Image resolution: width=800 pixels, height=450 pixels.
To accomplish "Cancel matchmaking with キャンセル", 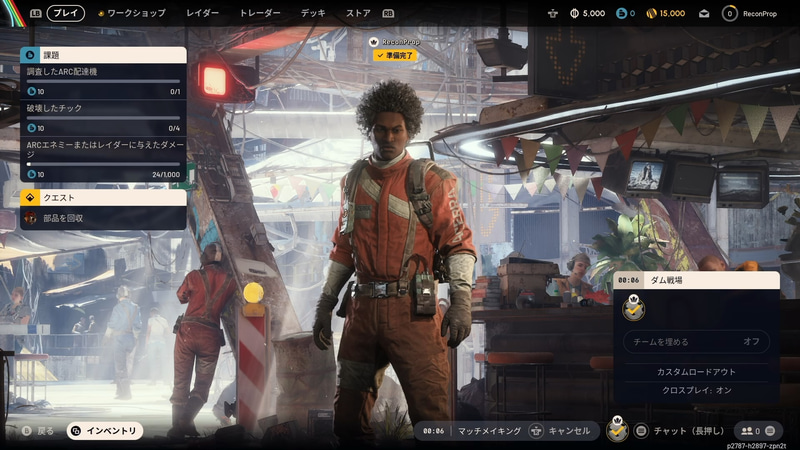I will point(561,431).
